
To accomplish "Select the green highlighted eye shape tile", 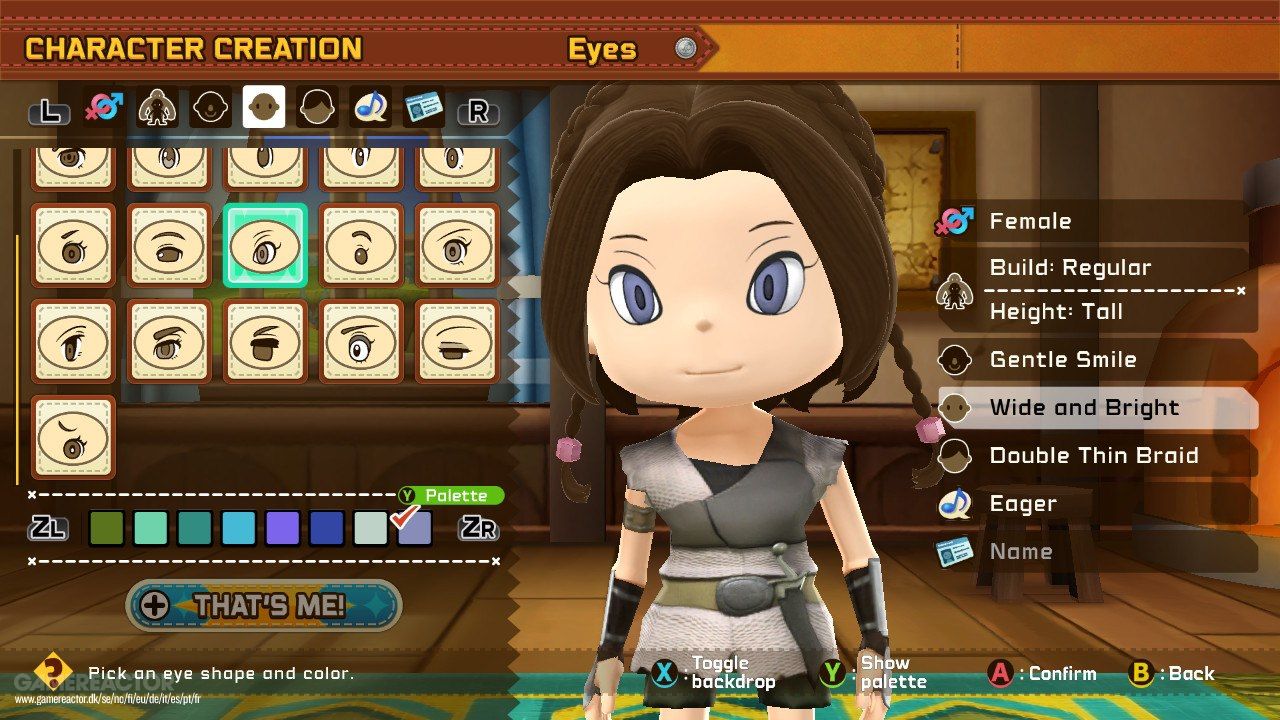I will (x=265, y=246).
